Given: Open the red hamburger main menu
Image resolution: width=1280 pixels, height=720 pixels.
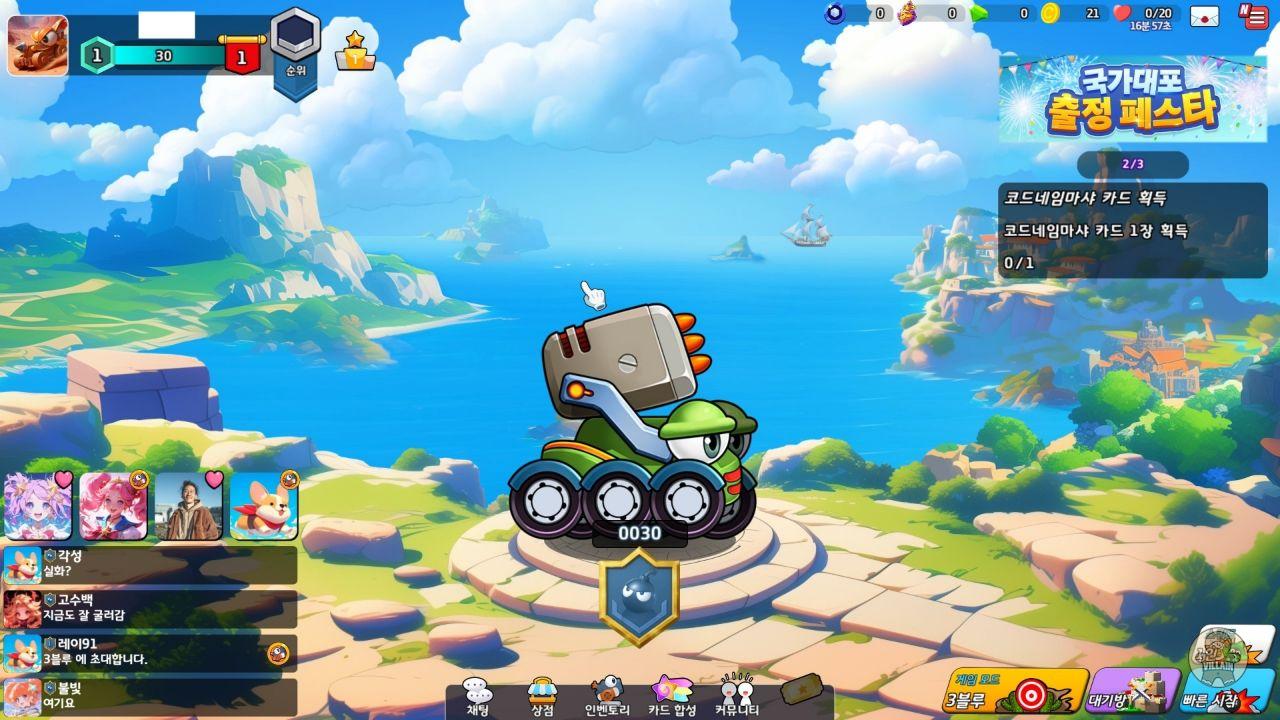Looking at the screenshot, I should (1254, 16).
